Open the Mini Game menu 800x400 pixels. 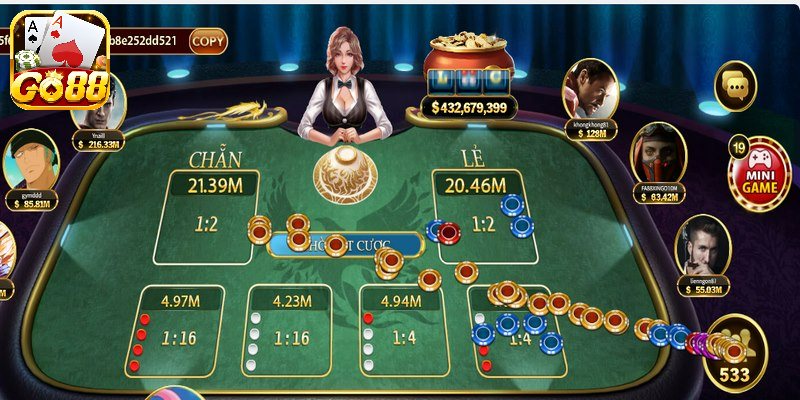(759, 173)
